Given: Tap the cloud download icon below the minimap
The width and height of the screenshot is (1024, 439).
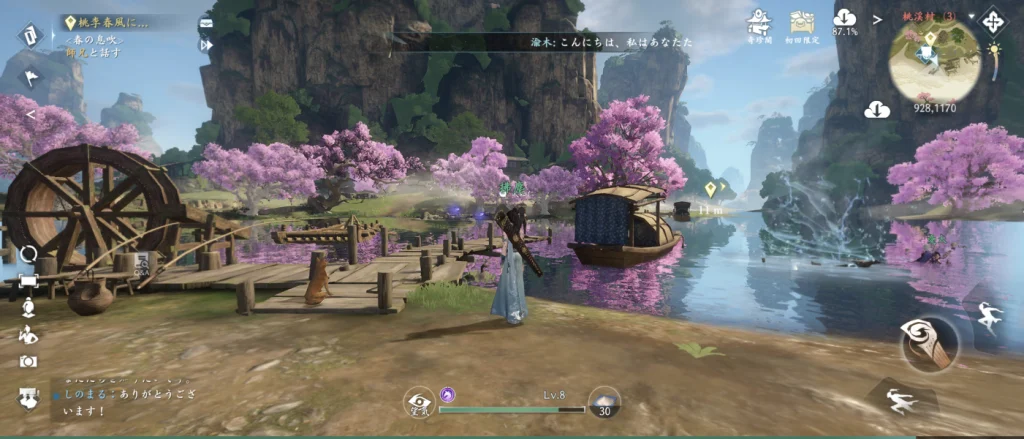Looking at the screenshot, I should pyautogui.click(x=877, y=108).
